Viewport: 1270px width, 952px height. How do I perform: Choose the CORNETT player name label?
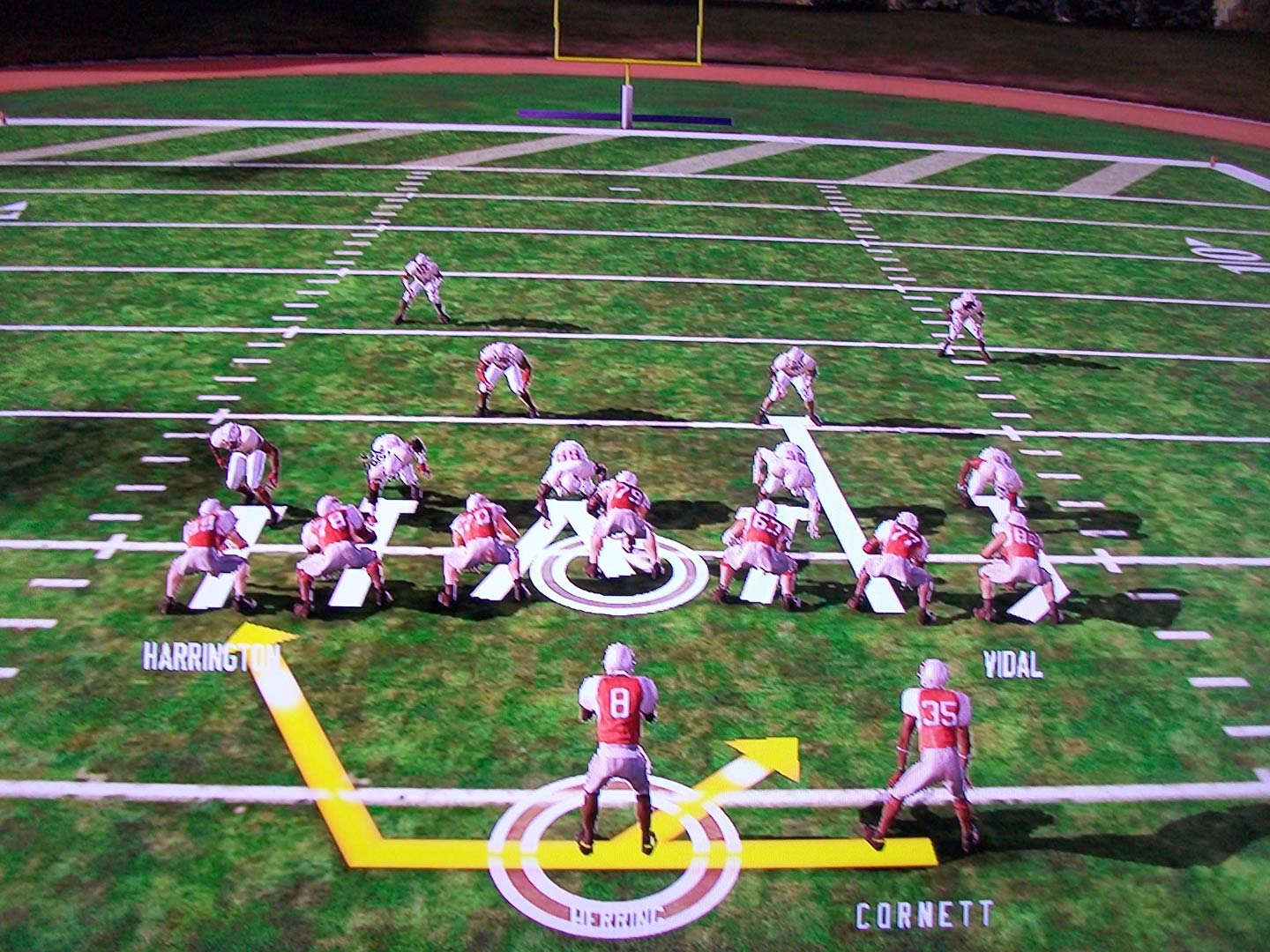[x=924, y=915]
